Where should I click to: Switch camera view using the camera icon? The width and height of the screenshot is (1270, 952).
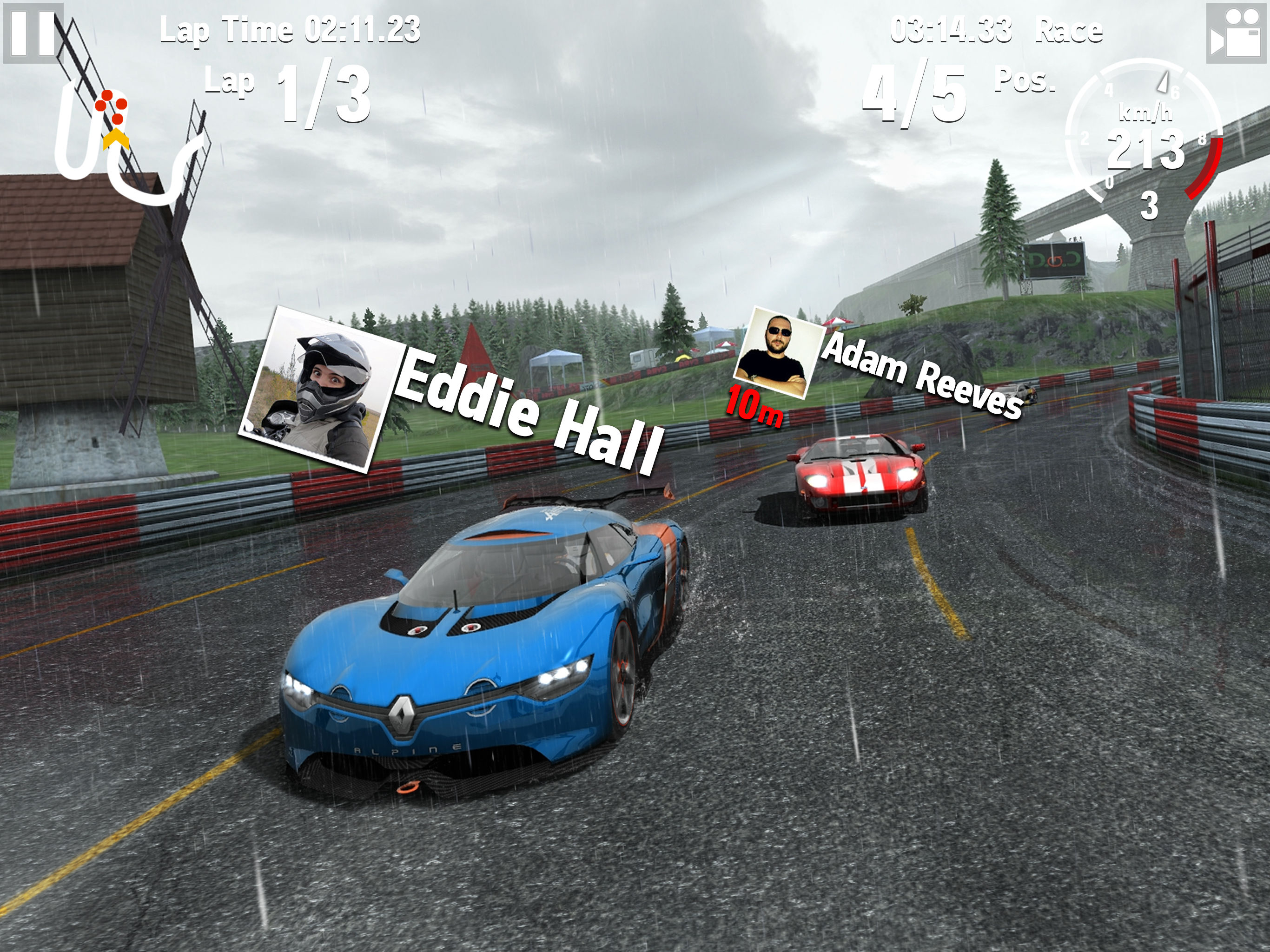pos(1237,33)
